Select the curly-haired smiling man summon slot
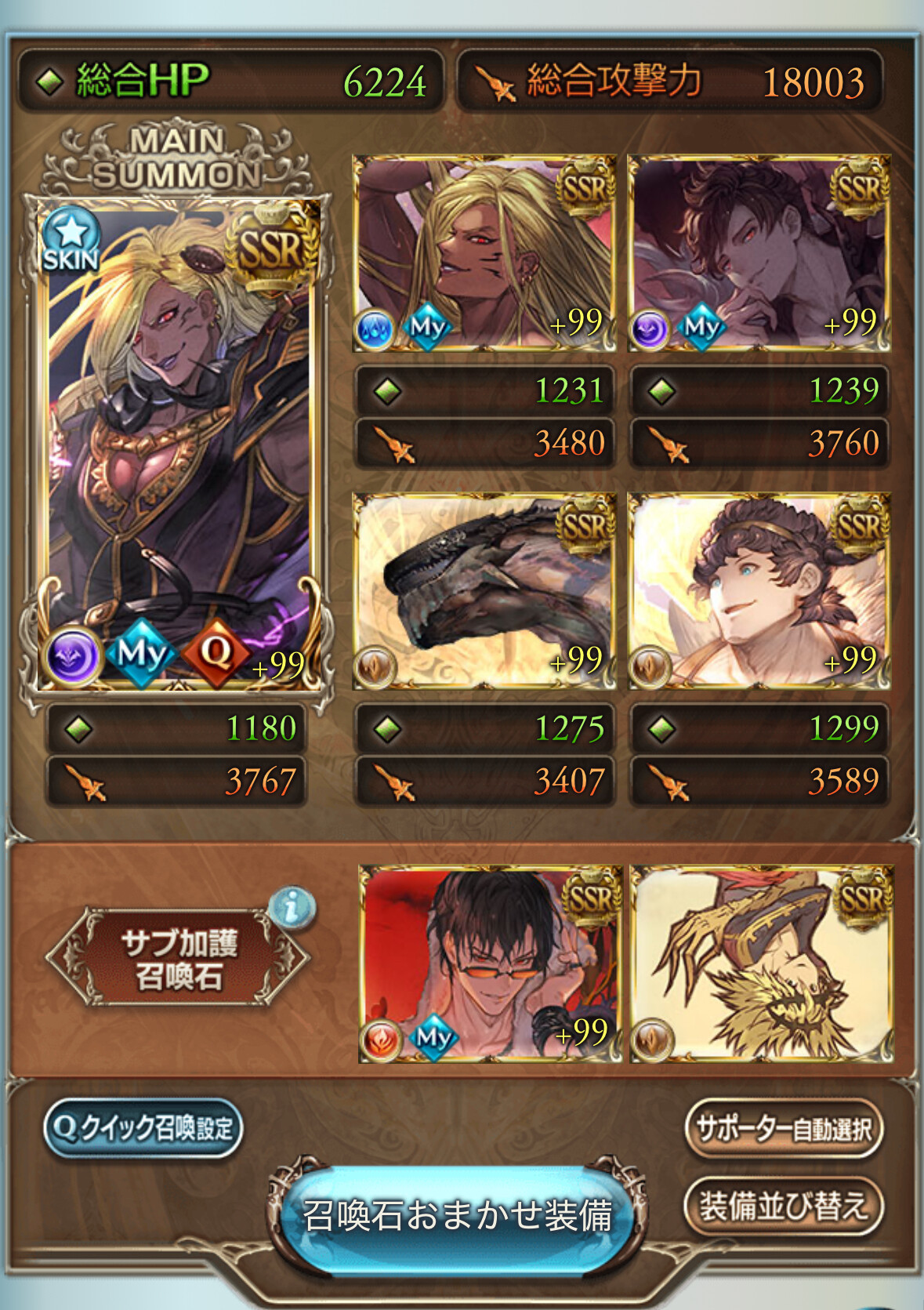The width and height of the screenshot is (924, 1310). [x=759, y=591]
